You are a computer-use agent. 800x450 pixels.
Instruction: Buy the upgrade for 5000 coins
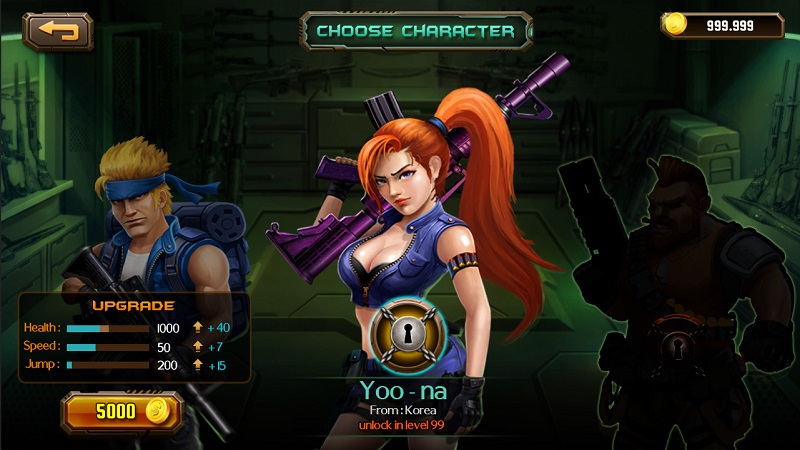tap(121, 411)
